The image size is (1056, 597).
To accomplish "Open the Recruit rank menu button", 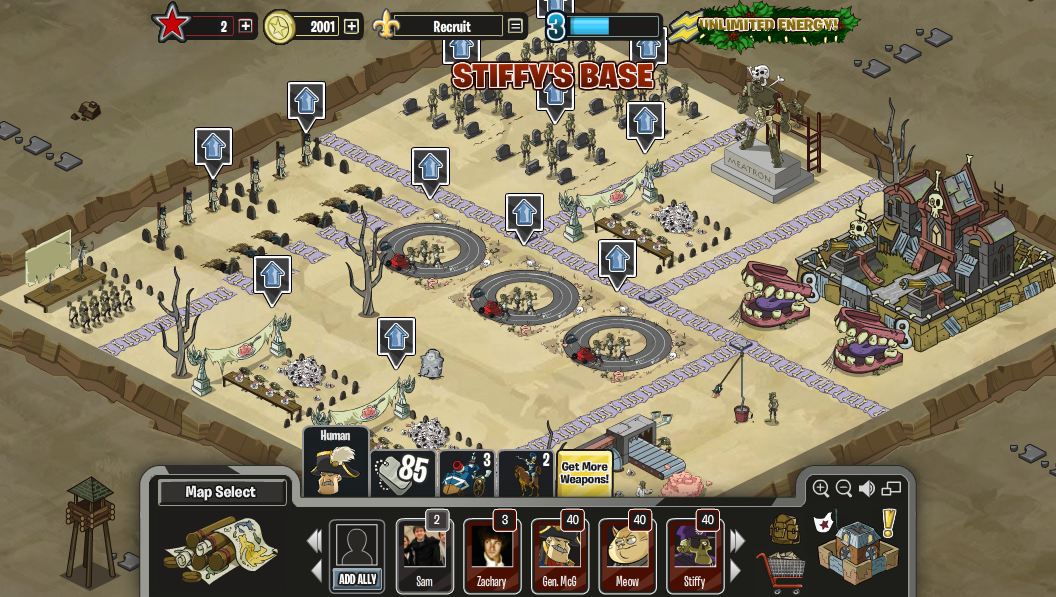I will click(515, 26).
